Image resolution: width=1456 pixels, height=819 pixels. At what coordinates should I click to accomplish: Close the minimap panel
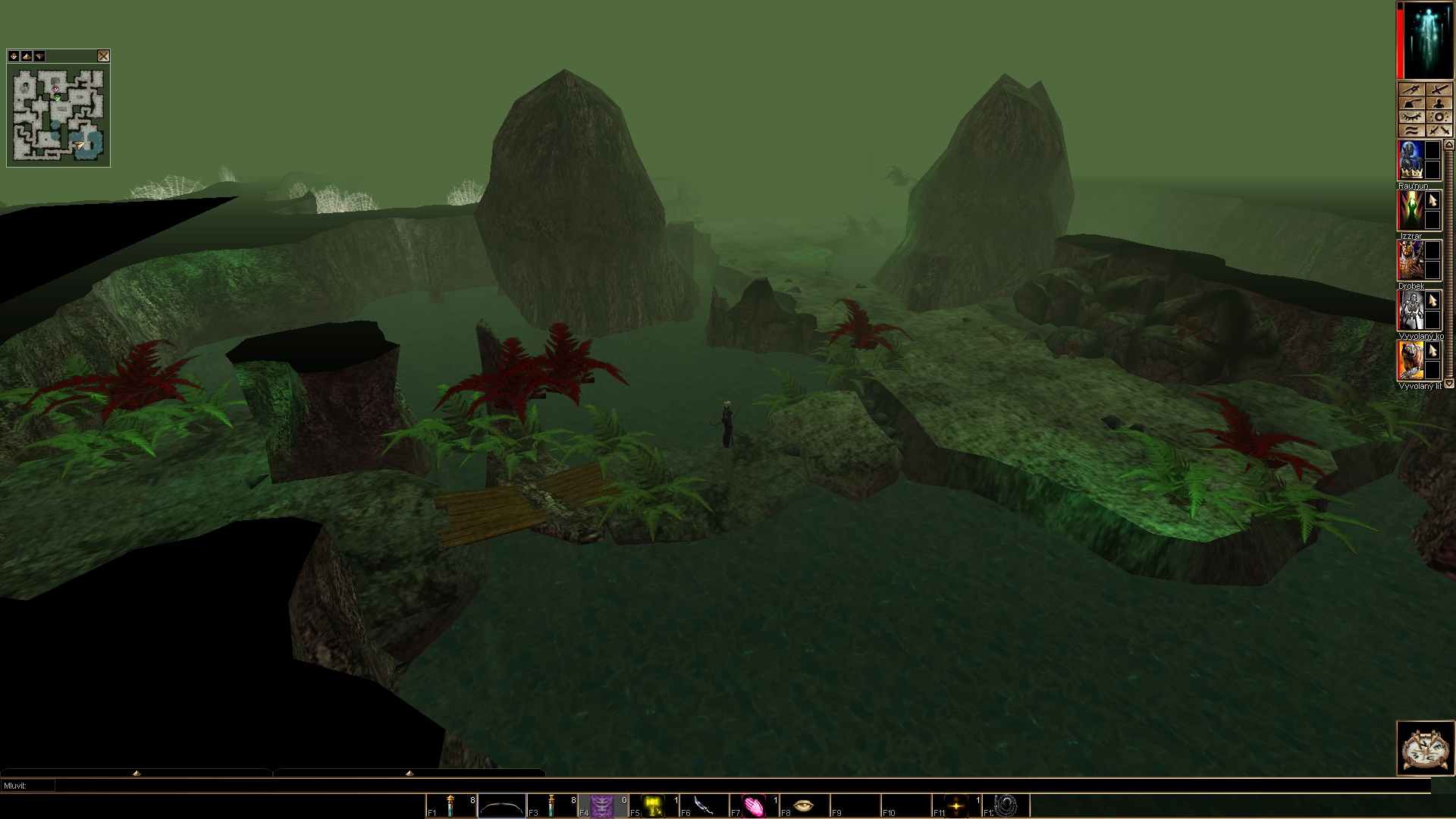[103, 56]
